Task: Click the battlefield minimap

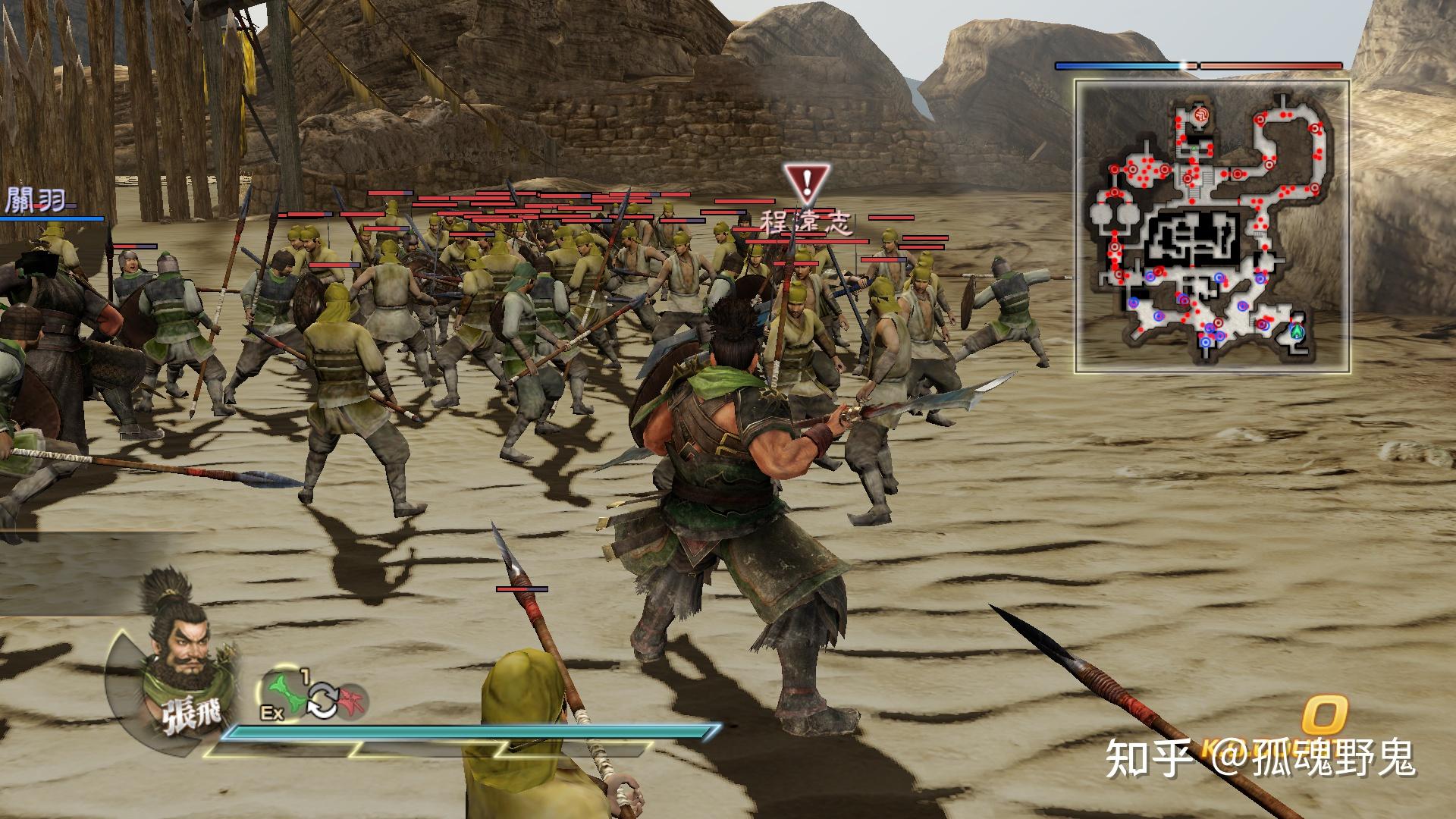Action: coord(1211,226)
